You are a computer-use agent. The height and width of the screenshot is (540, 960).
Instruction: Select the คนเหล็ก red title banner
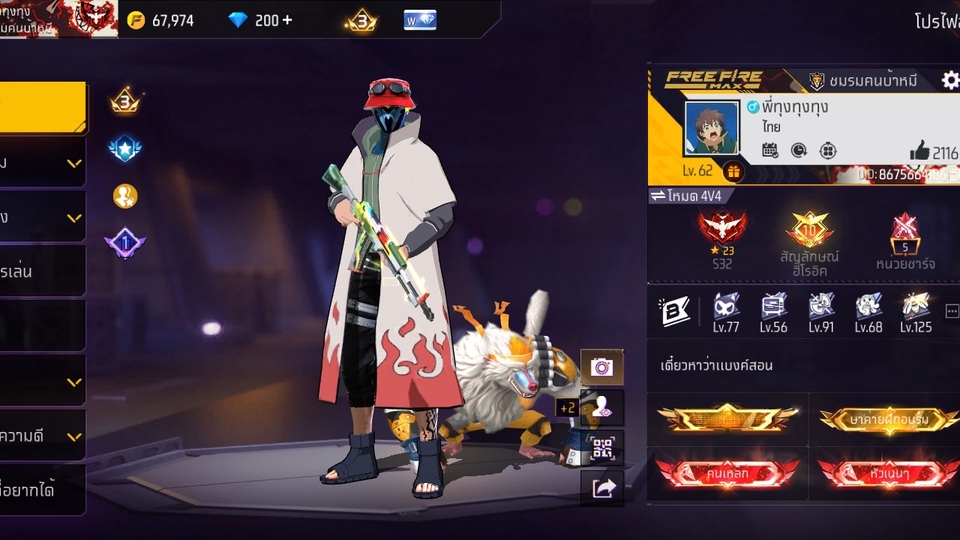point(727,470)
